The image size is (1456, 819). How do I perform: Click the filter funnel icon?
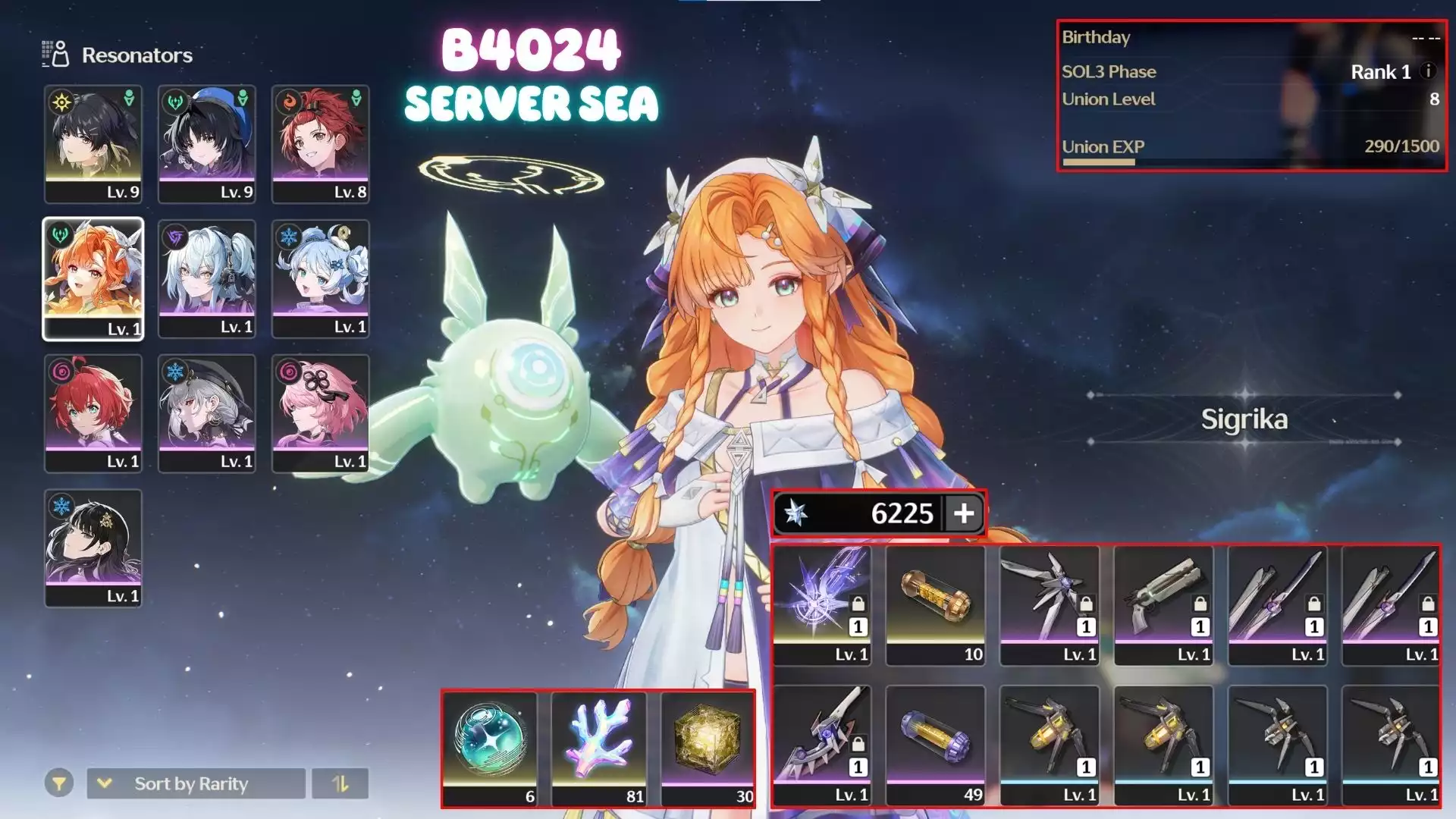point(61,783)
